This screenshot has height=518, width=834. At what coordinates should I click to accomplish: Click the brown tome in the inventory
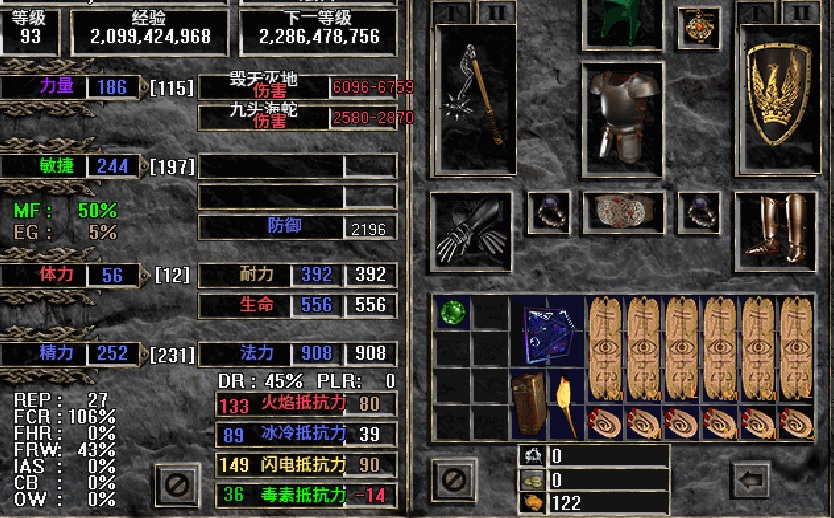click(529, 403)
